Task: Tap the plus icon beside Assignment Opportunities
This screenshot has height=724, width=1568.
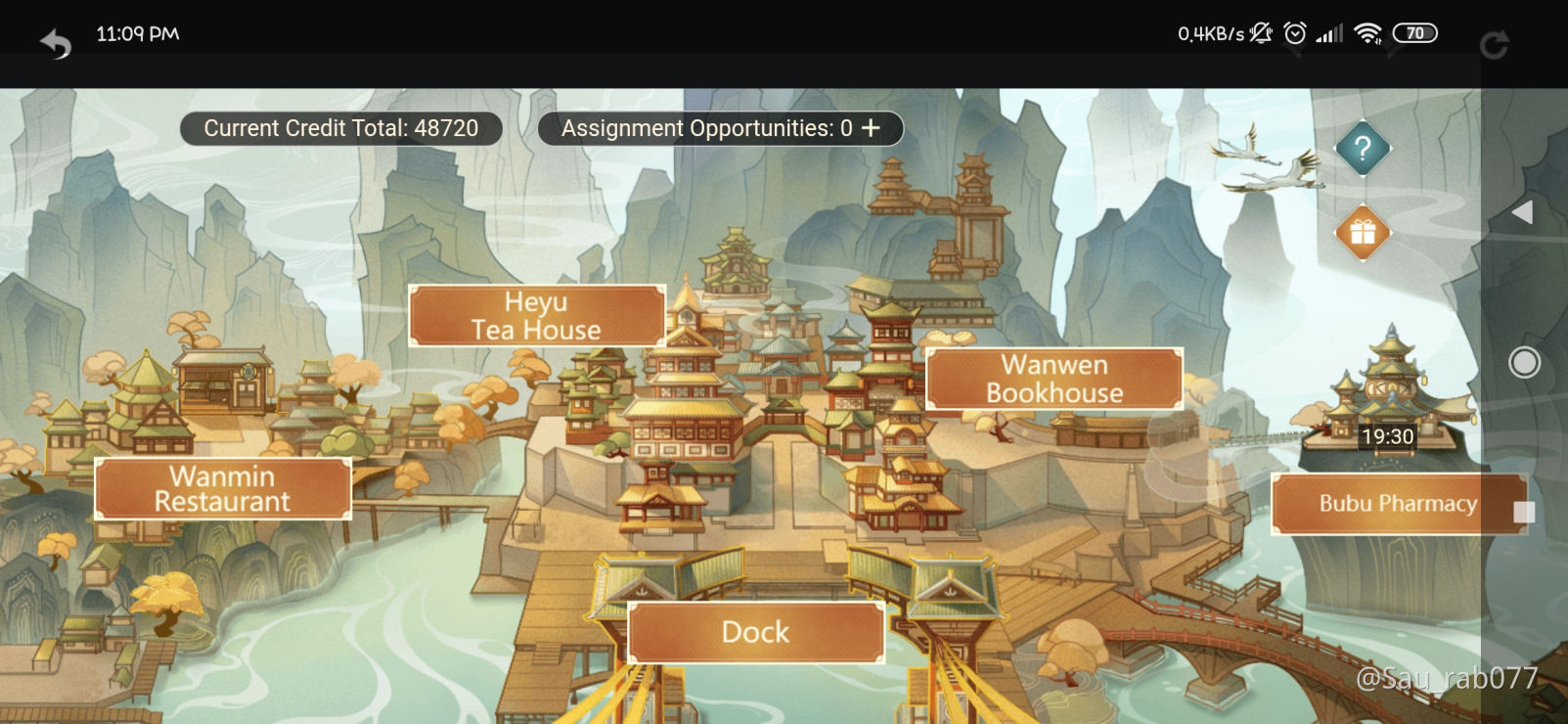Action: (x=872, y=127)
